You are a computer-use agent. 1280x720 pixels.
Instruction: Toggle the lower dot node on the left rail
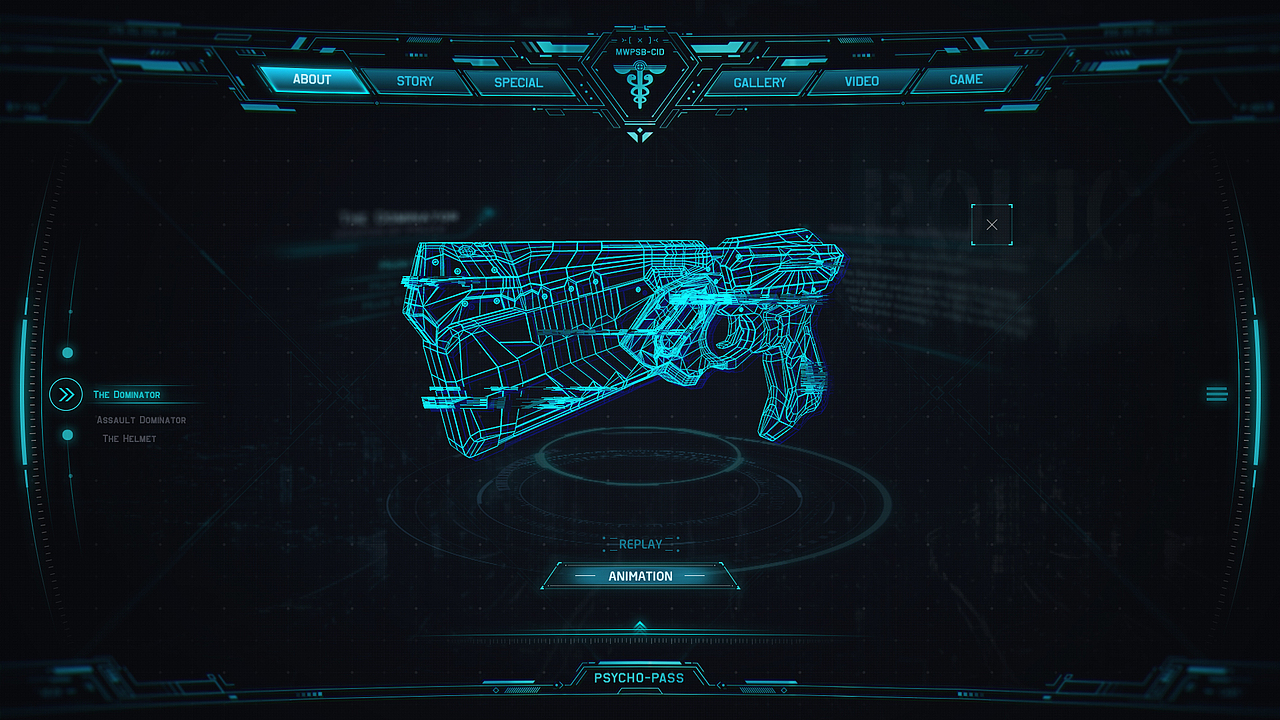coord(67,434)
